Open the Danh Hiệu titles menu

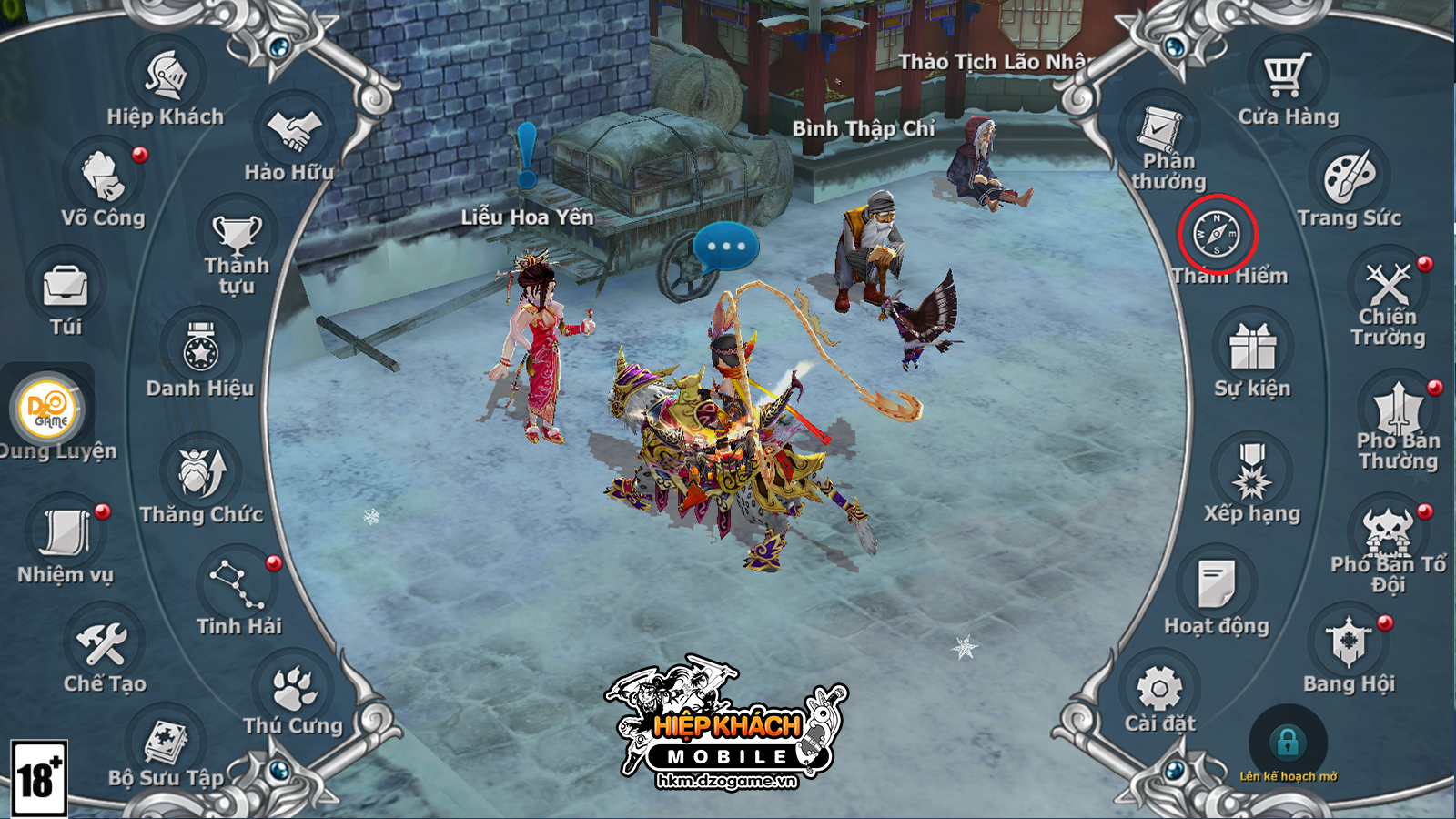point(200,348)
